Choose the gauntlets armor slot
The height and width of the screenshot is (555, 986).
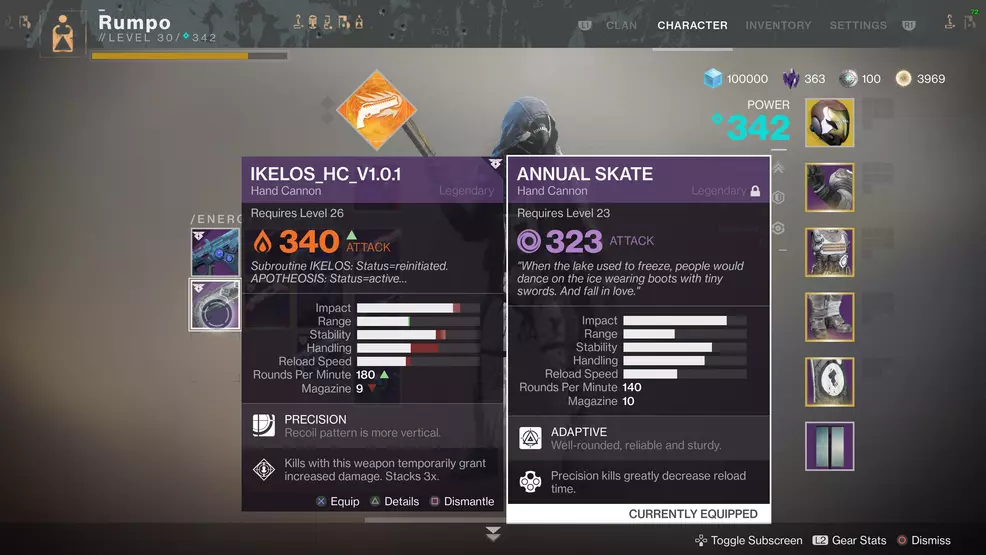829,188
